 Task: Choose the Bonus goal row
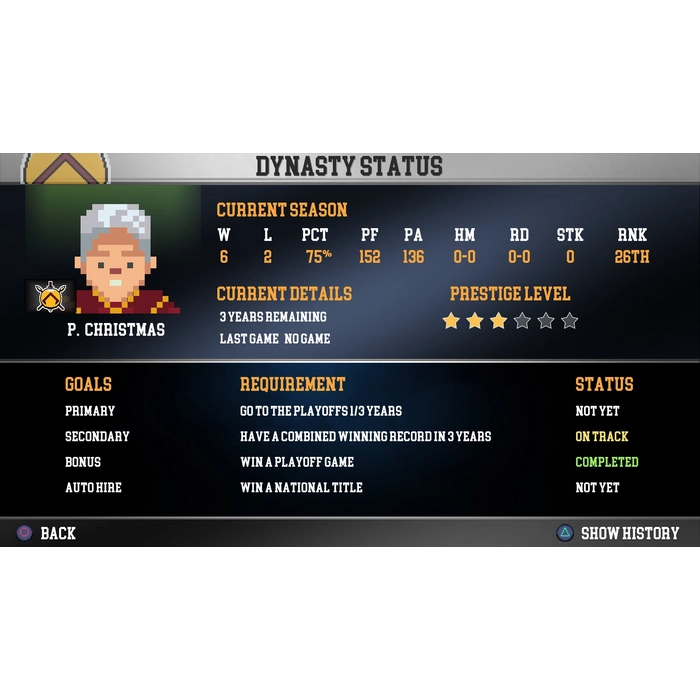(x=83, y=462)
